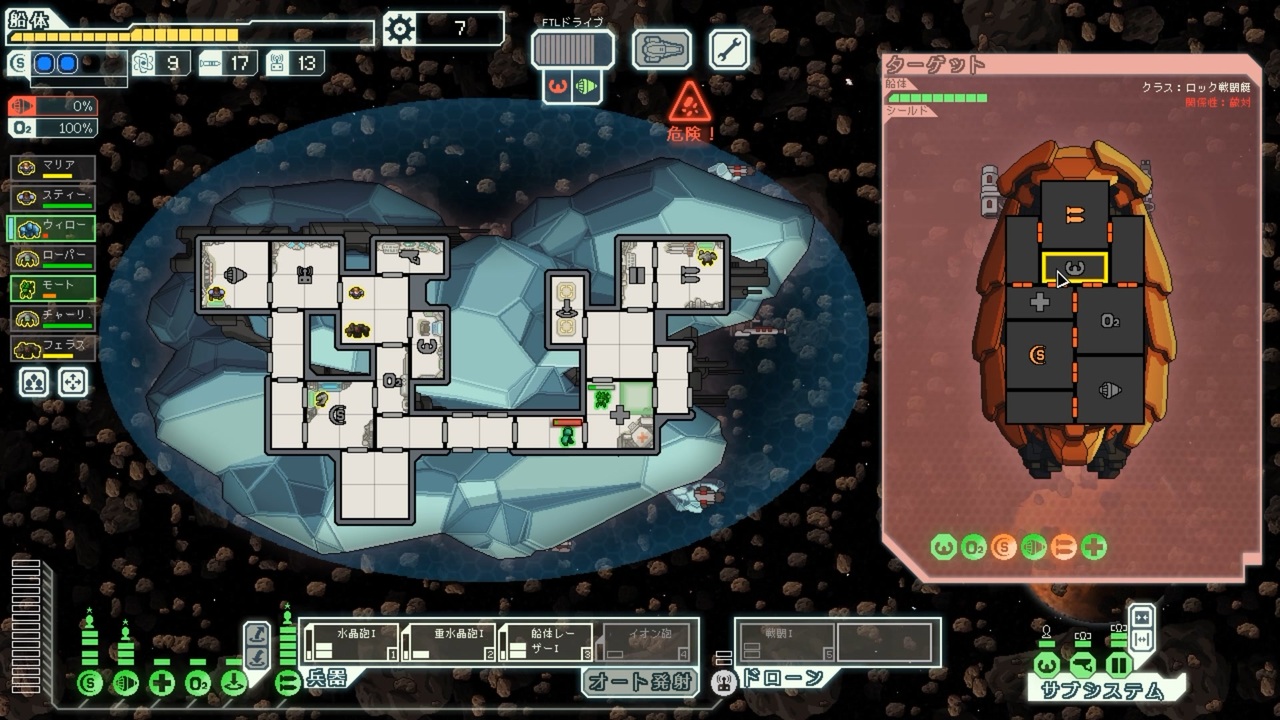Open the wrench store/options button
1280x720 pixels.
(729, 49)
